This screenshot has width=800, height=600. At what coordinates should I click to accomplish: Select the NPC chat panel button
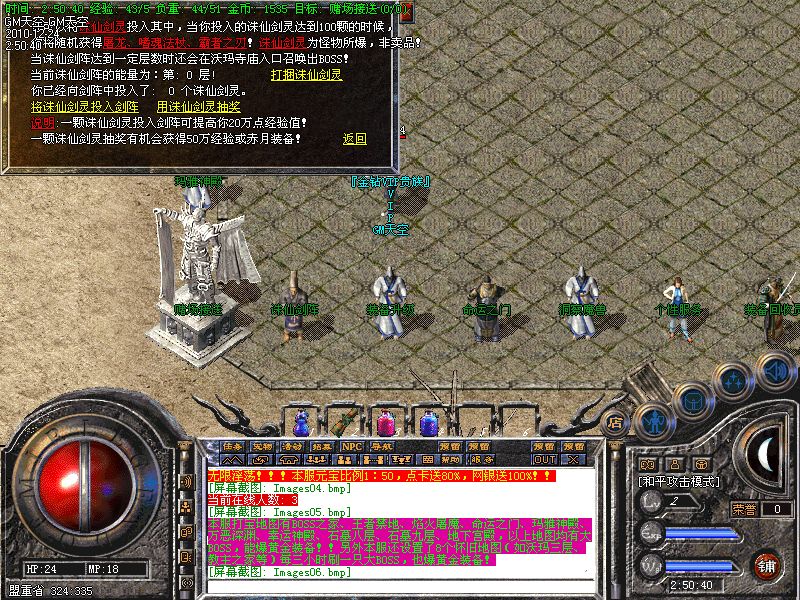pyautogui.click(x=351, y=446)
